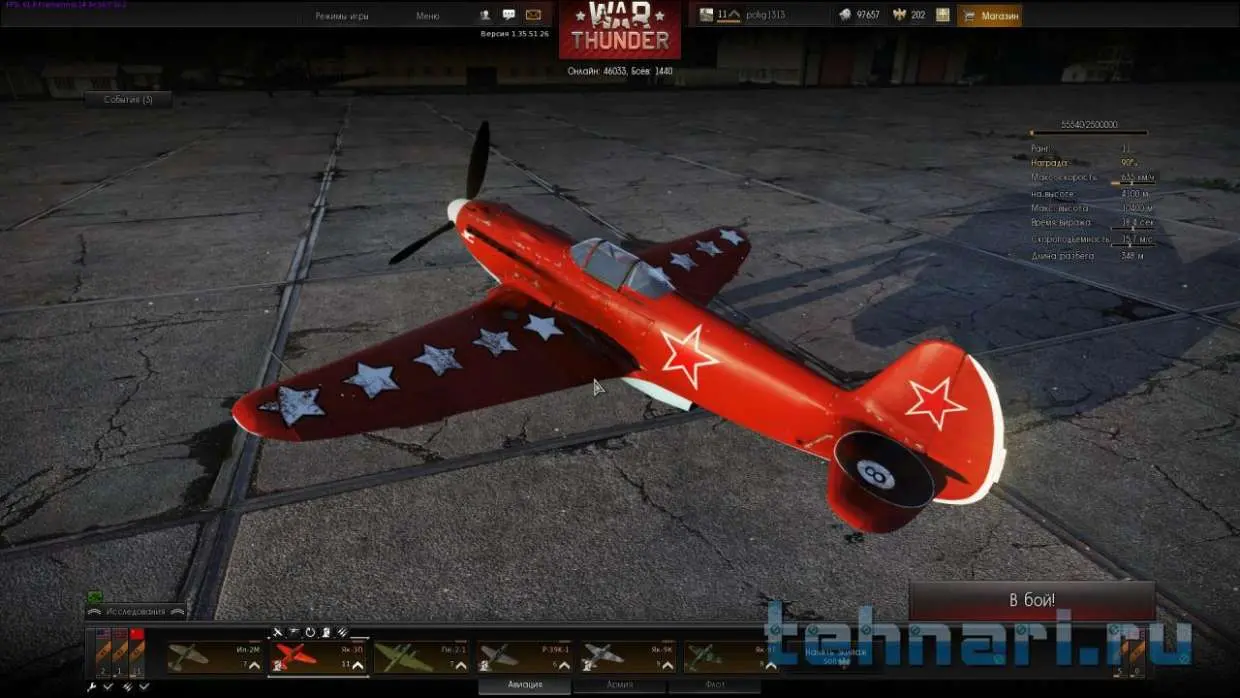The height and width of the screenshot is (698, 1240).
Task: Open the «Режимы игры» game modes menu
Action: (x=341, y=16)
